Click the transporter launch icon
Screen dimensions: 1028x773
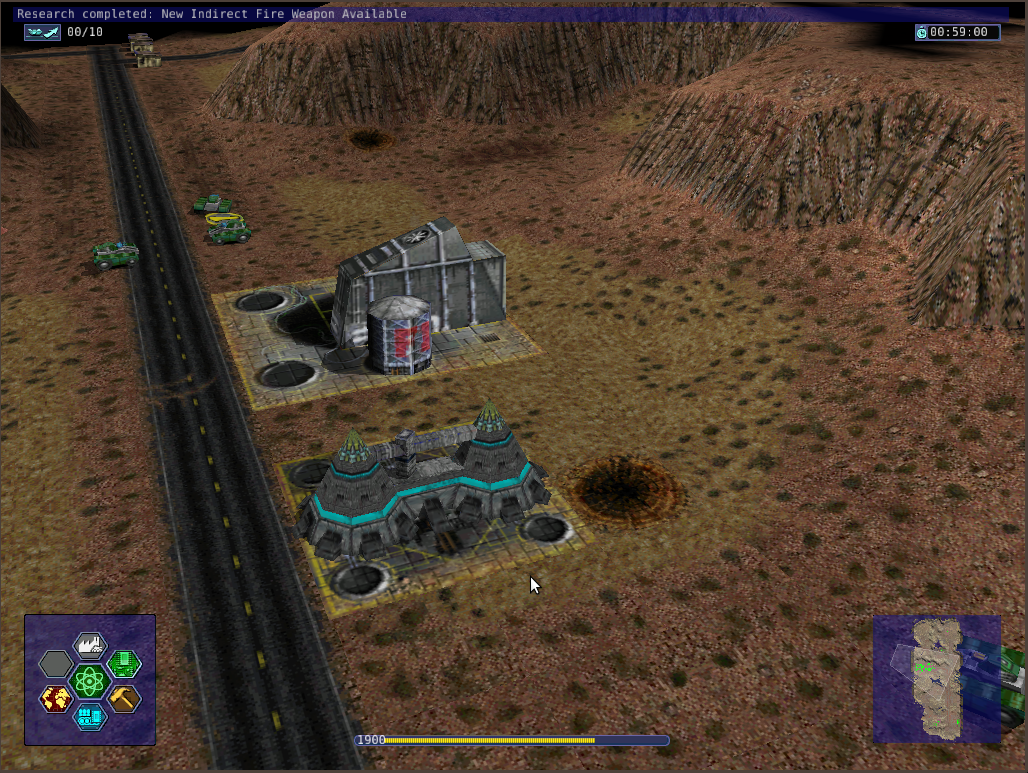42,32
